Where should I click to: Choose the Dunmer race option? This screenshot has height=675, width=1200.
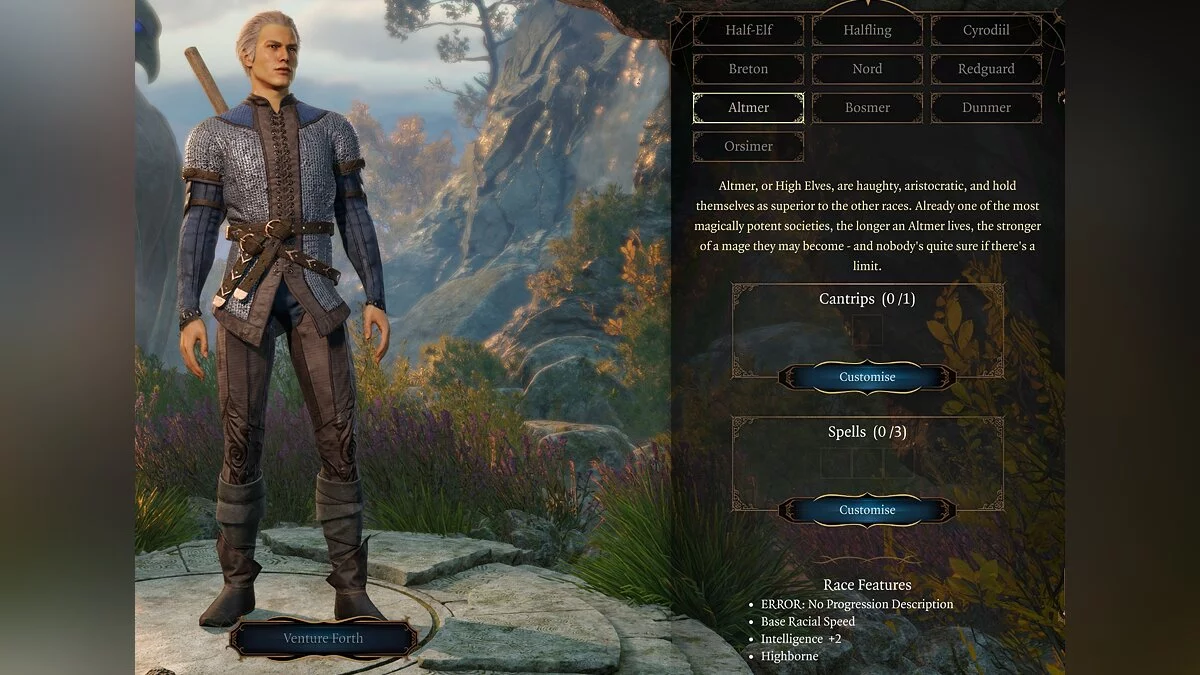986,108
